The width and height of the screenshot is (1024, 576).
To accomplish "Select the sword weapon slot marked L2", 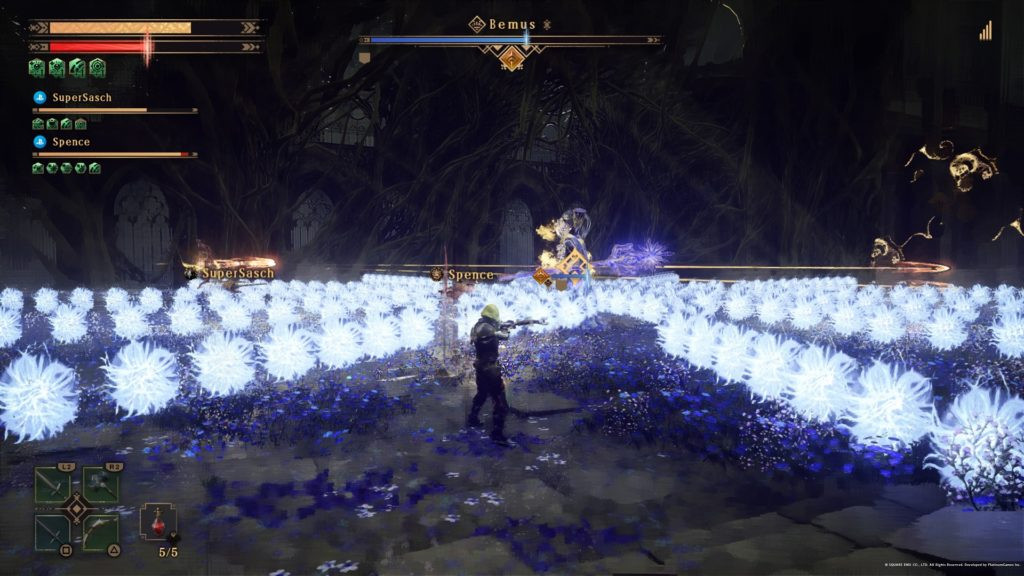I will pos(53,485).
